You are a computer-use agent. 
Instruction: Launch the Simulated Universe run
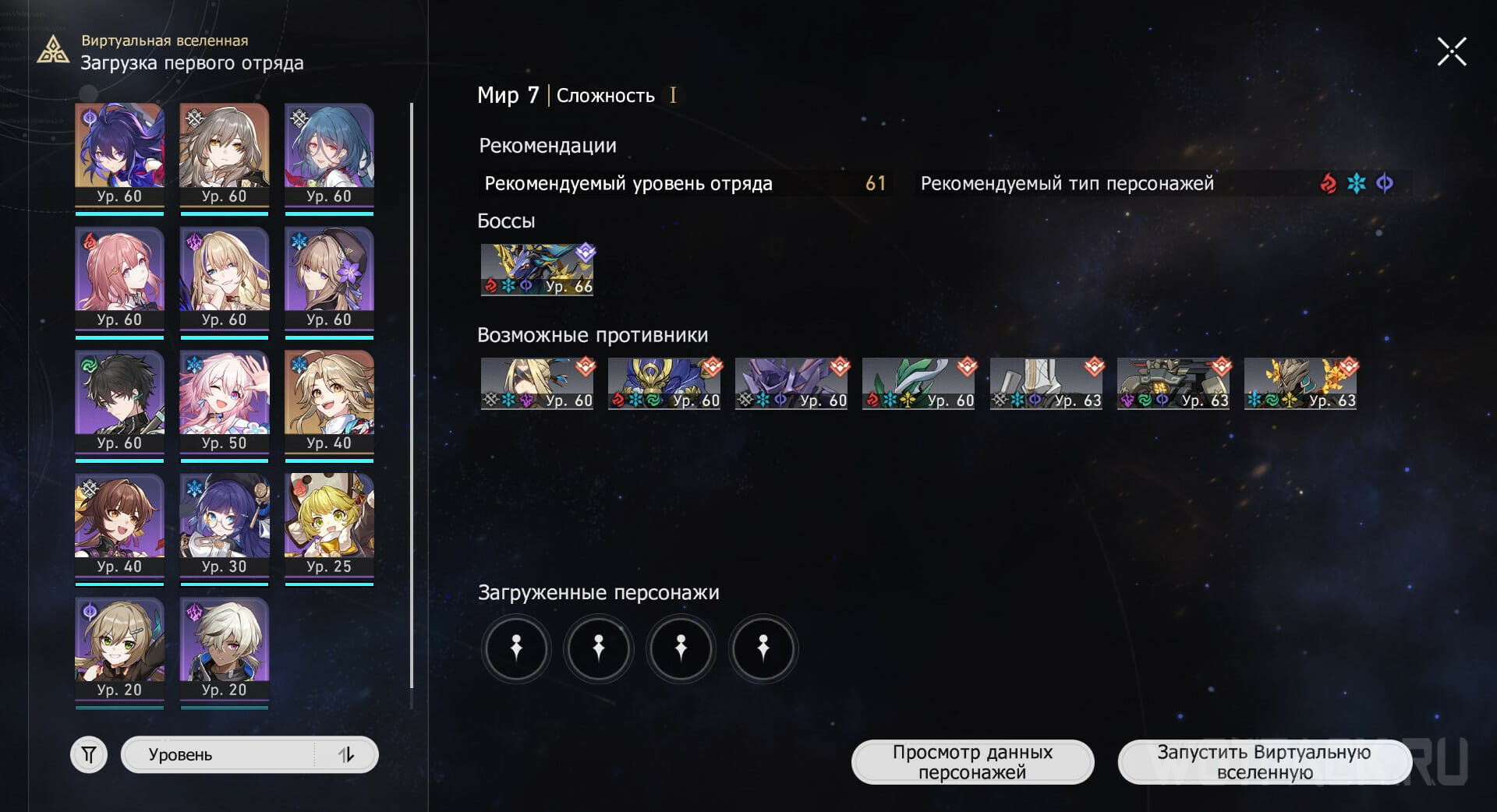point(1264,762)
